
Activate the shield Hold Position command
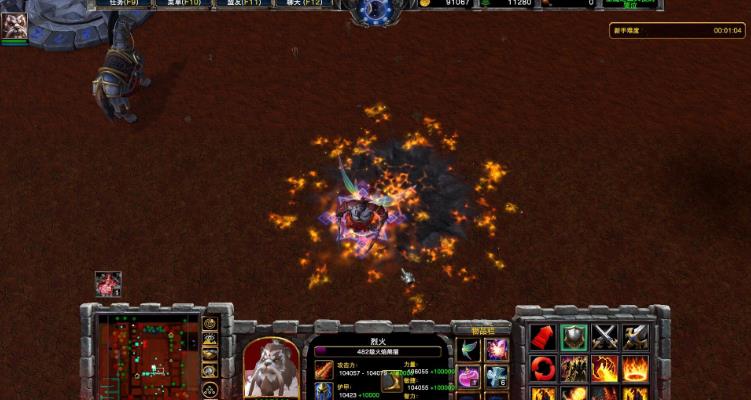(573, 337)
